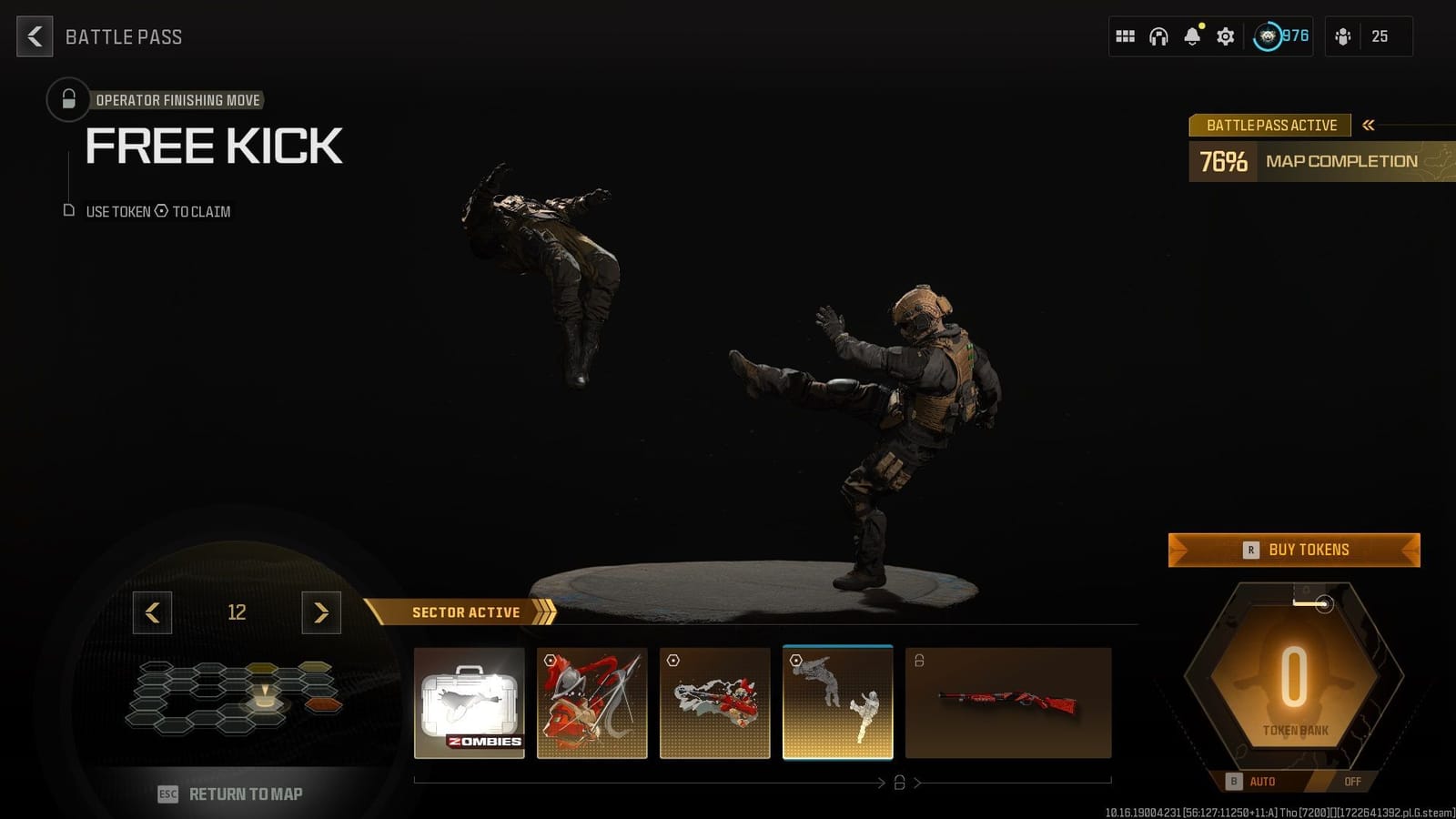
Task: Go to previous sector with the left arrow
Action: tap(152, 613)
